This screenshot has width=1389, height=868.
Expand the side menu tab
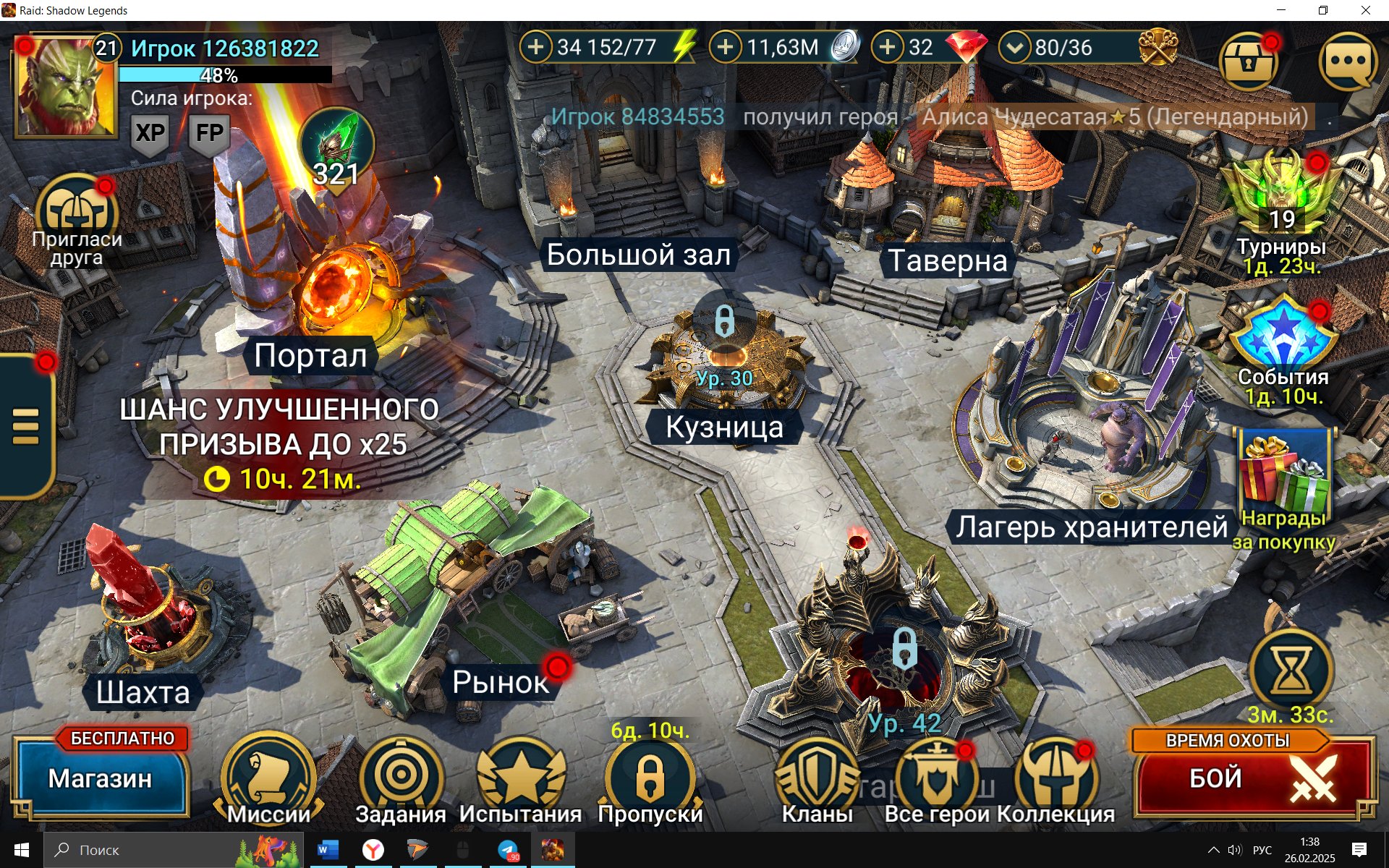pos(26,427)
